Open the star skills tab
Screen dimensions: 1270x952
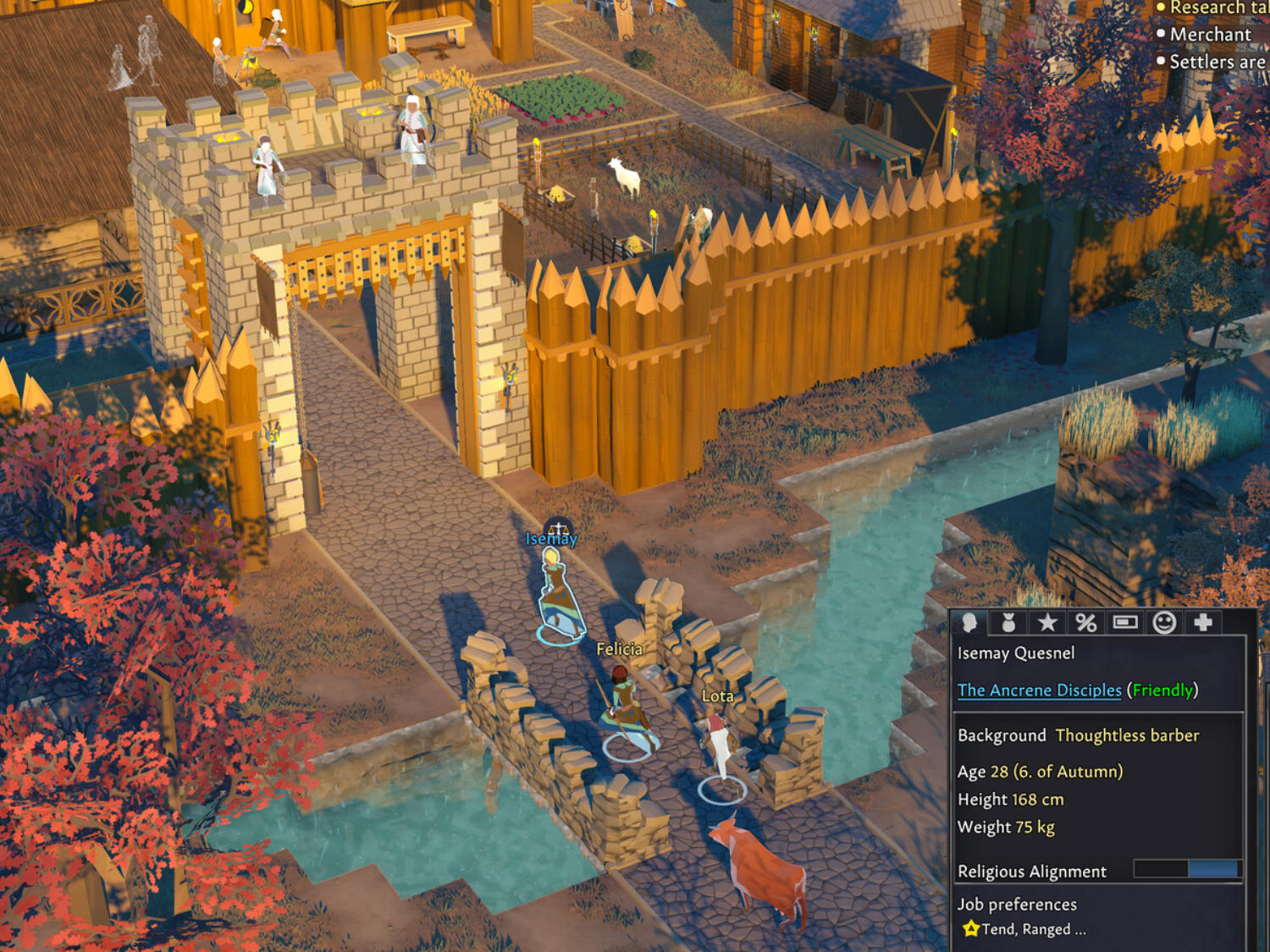[1047, 623]
